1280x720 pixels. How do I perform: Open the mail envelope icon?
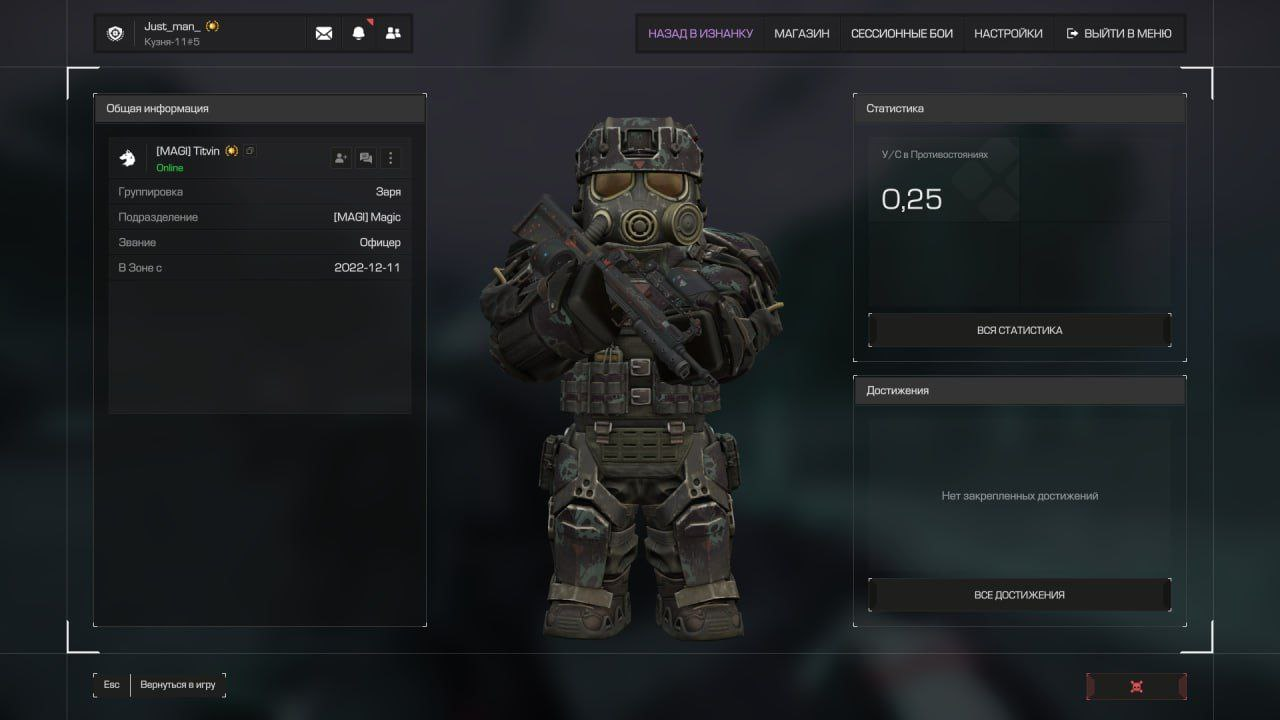[x=324, y=33]
